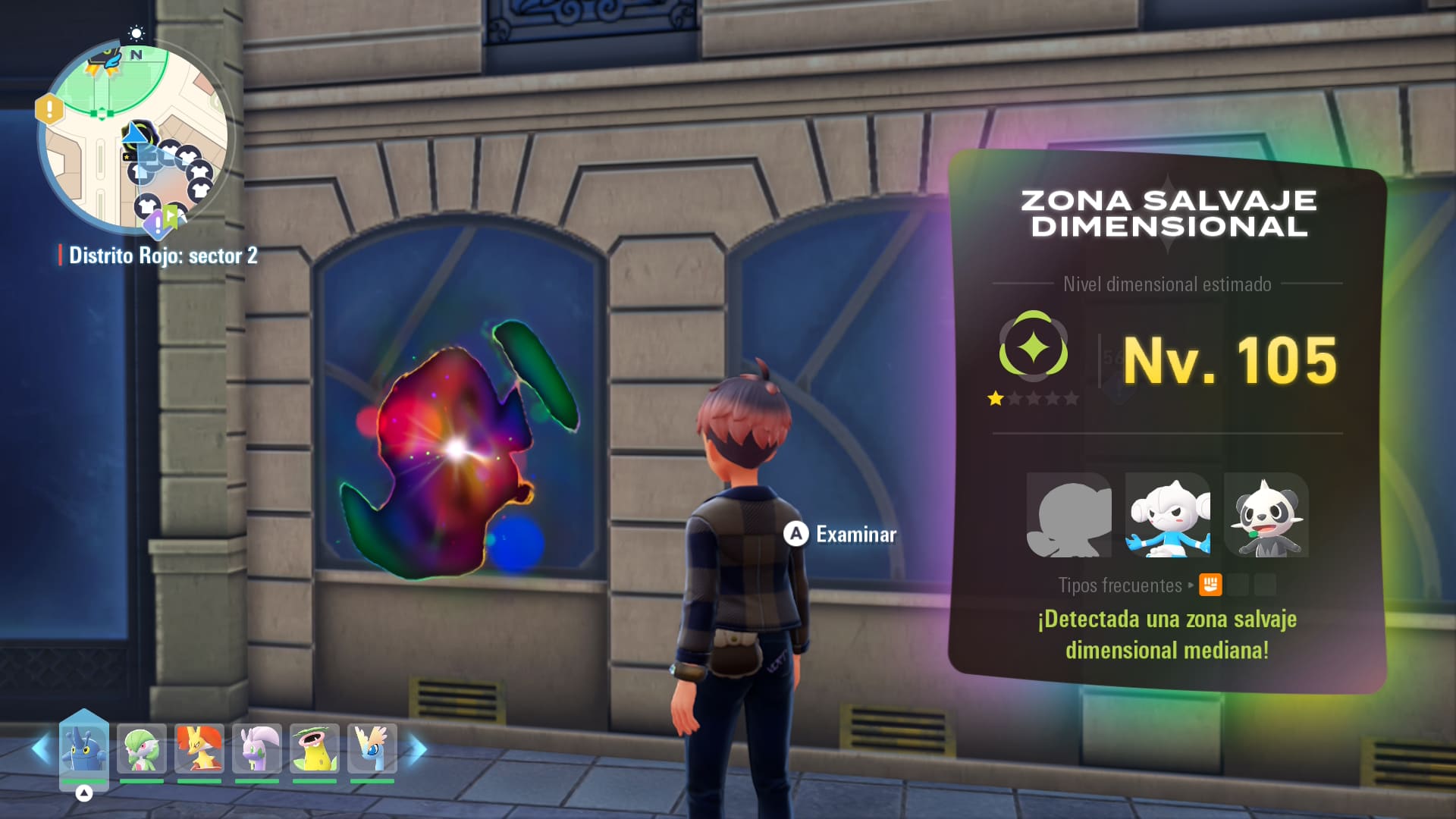The width and height of the screenshot is (1456, 819).
Task: Click the unknown silhouette Pokémon portrait
Action: pyautogui.click(x=1069, y=516)
